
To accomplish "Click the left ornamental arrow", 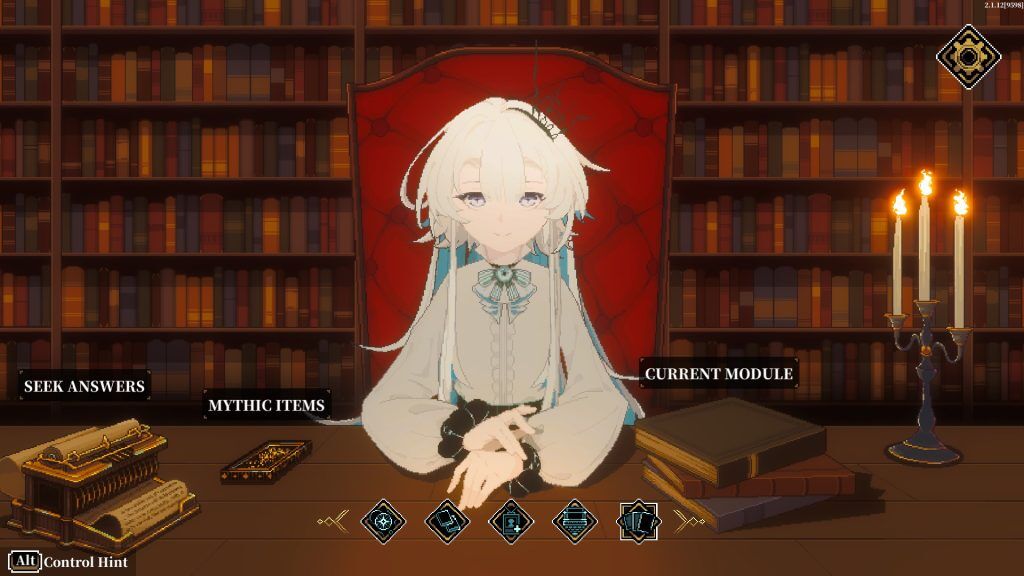I will point(332,520).
